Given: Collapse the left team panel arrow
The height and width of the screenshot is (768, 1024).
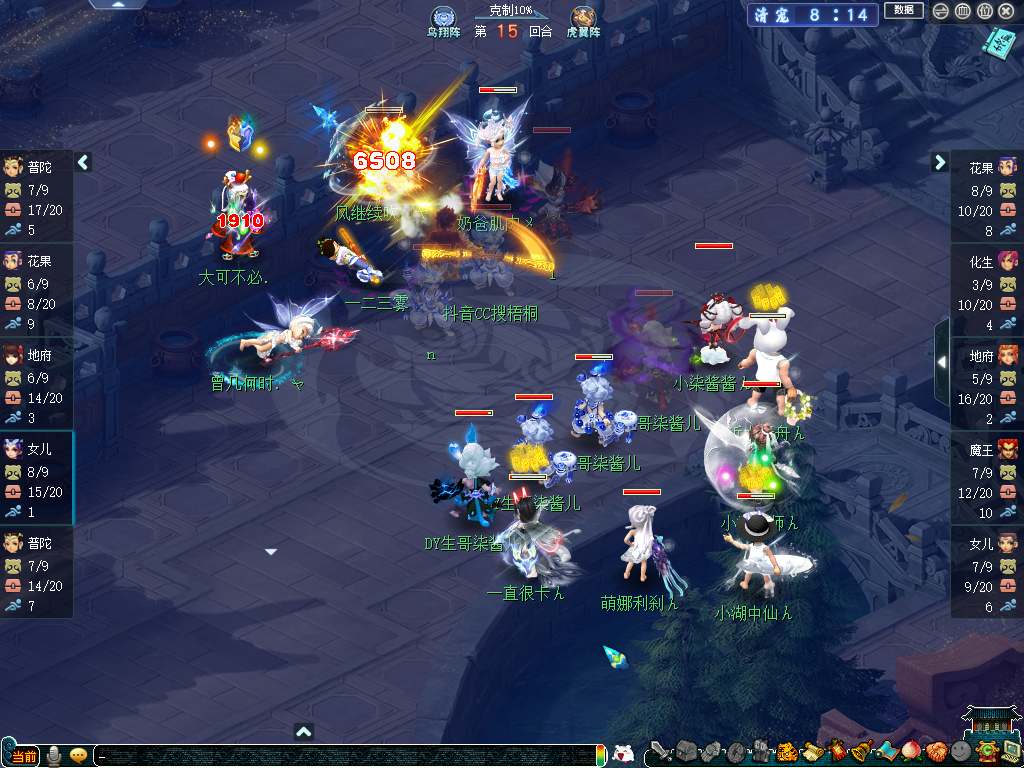Looking at the screenshot, I should (83, 162).
